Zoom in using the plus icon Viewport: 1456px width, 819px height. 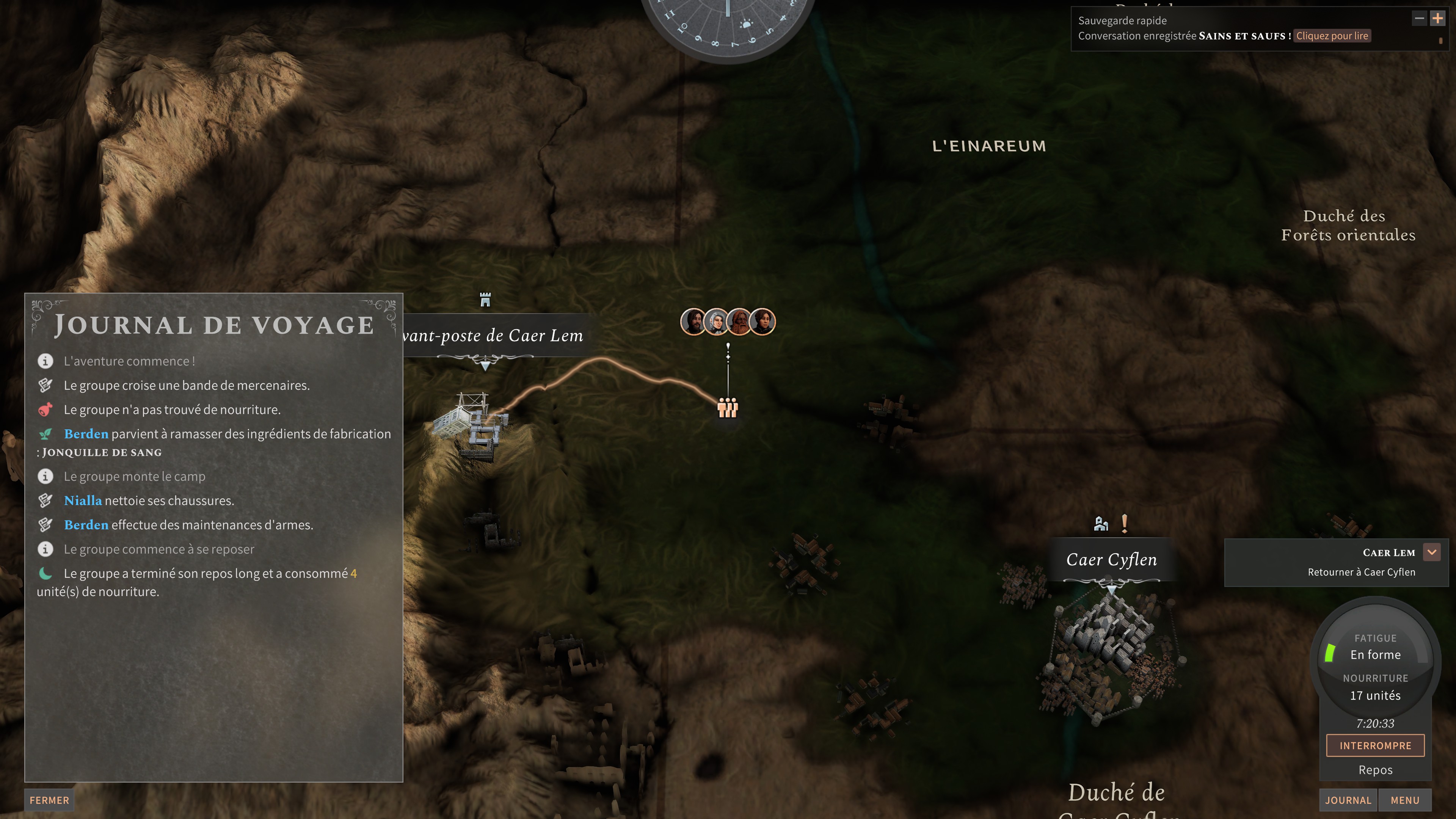click(x=1437, y=18)
